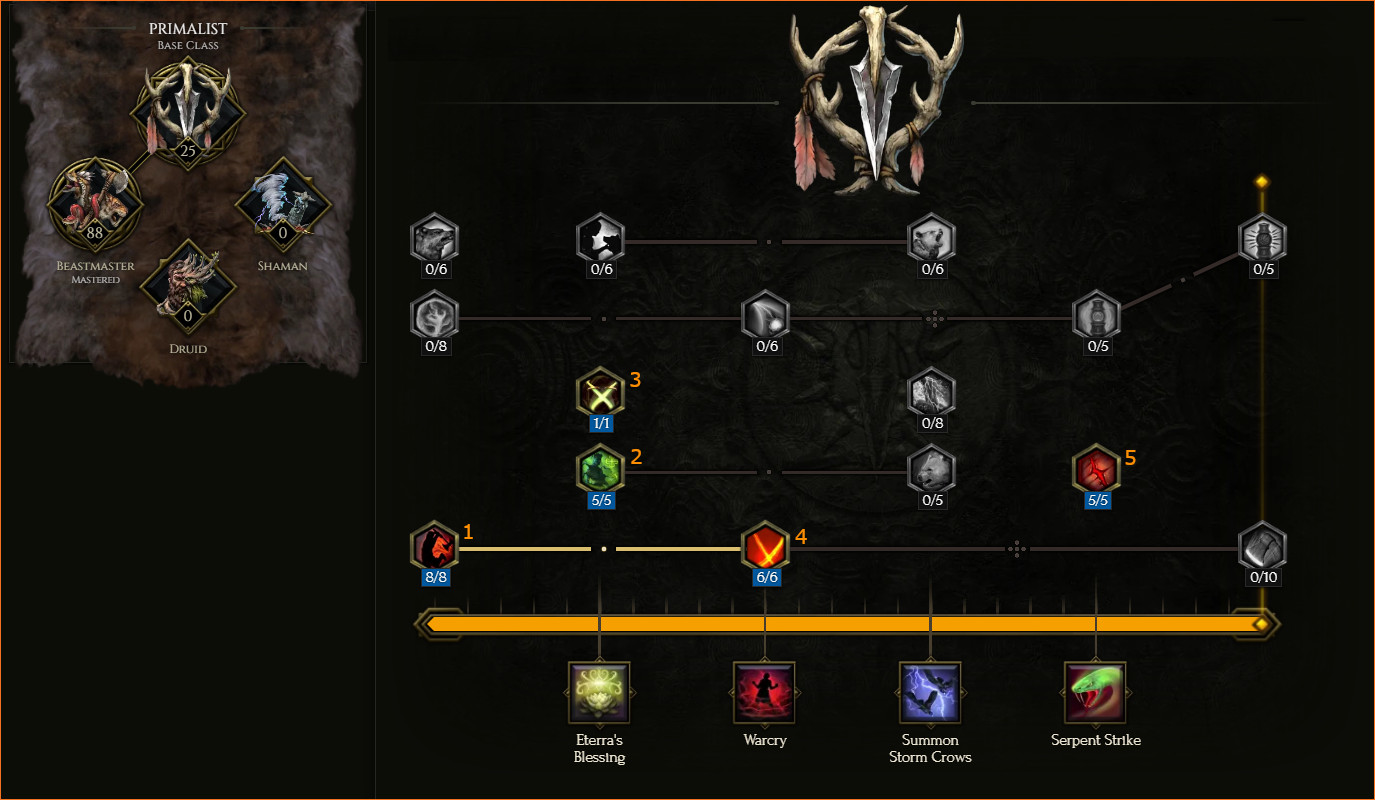Click the green 5/5 passive node numbered 2

[x=600, y=470]
